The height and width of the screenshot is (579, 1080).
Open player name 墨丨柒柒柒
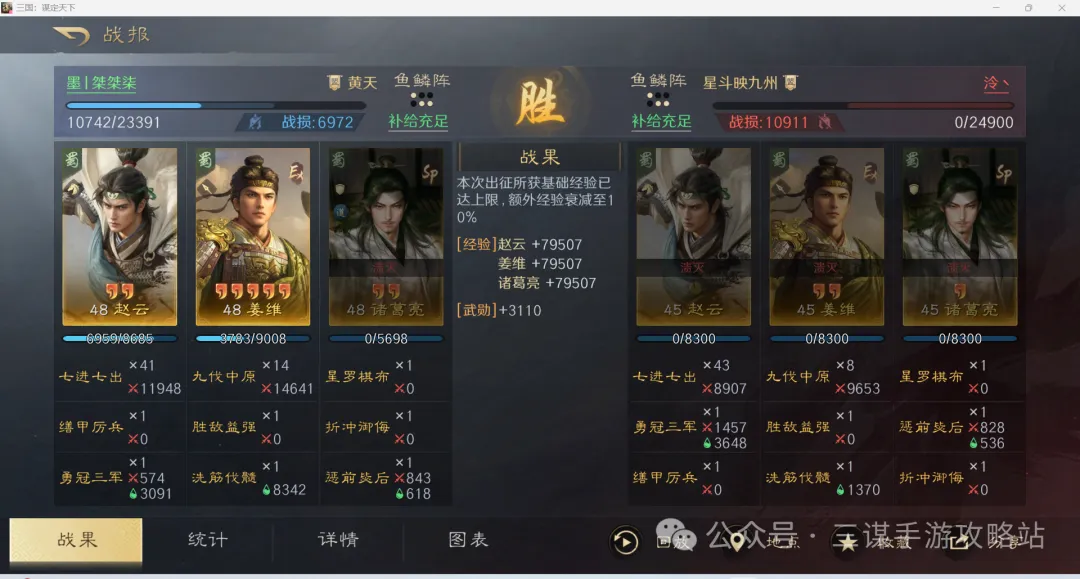[102, 83]
